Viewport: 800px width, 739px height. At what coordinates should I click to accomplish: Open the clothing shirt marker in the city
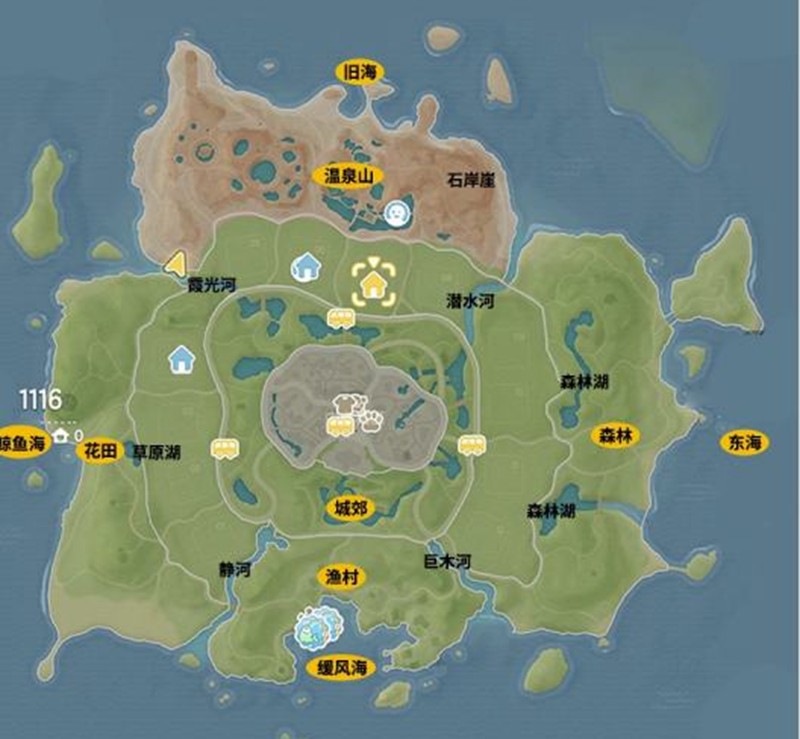click(345, 405)
